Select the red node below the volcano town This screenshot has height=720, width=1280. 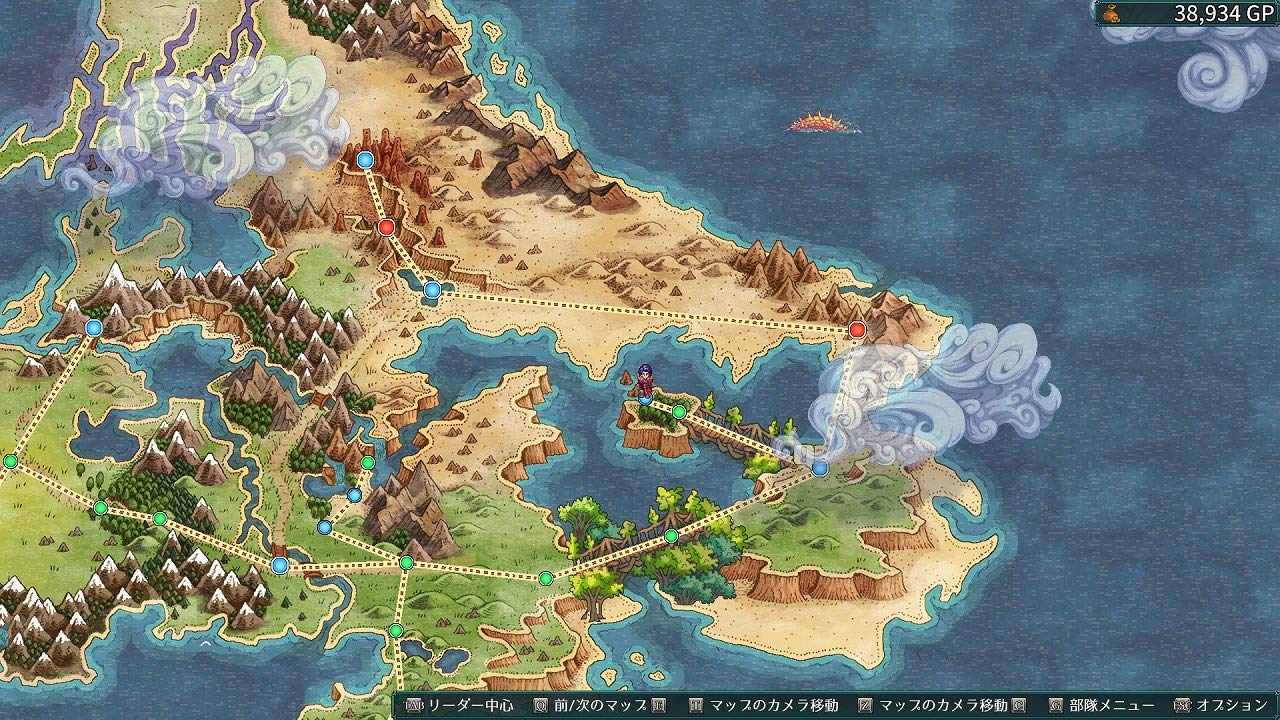tap(386, 227)
